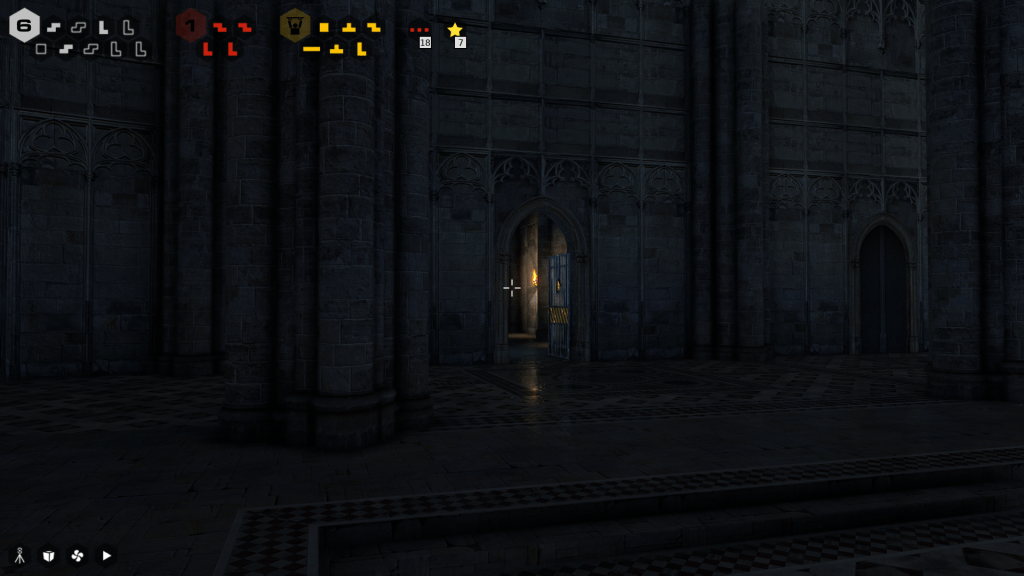This screenshot has width=1024, height=576.
Task: Select the connector tripod tool icon
Action: (19, 555)
